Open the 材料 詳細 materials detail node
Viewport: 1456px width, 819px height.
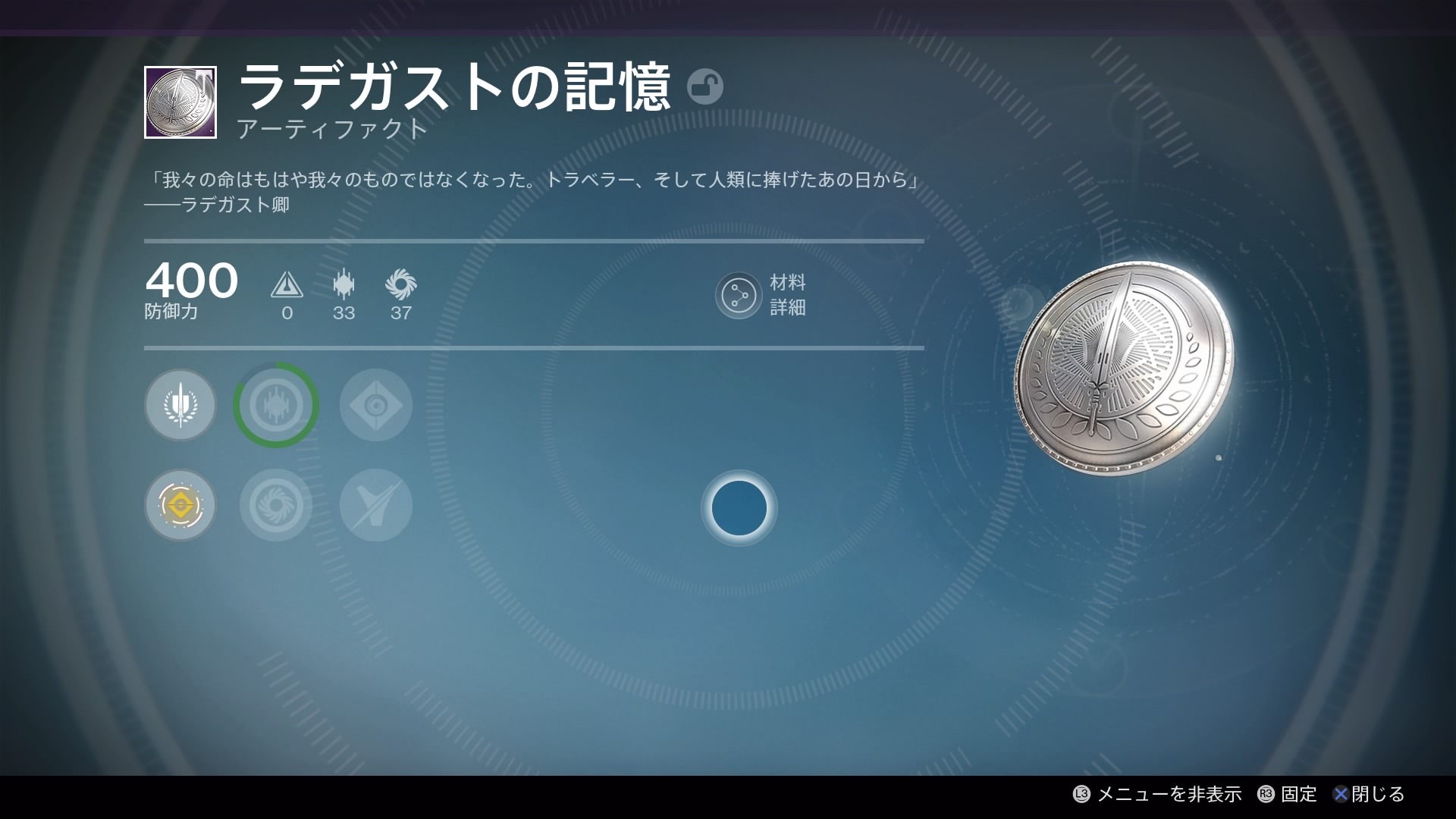click(739, 296)
